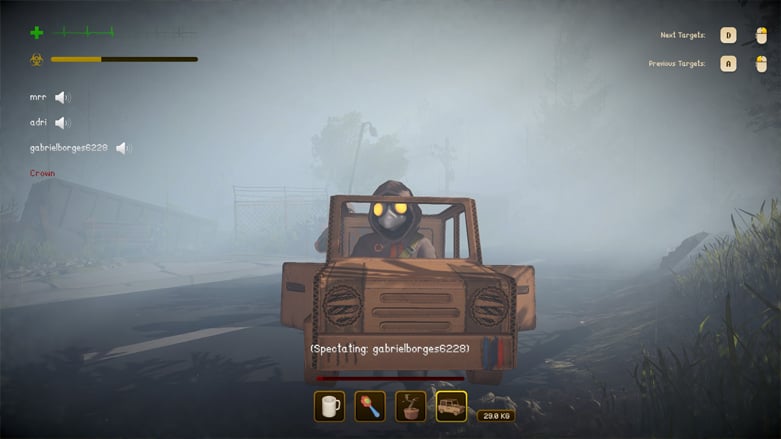Toggle voice for gabrielborges6228
This screenshot has height=439, width=781.
pyautogui.click(x=123, y=148)
